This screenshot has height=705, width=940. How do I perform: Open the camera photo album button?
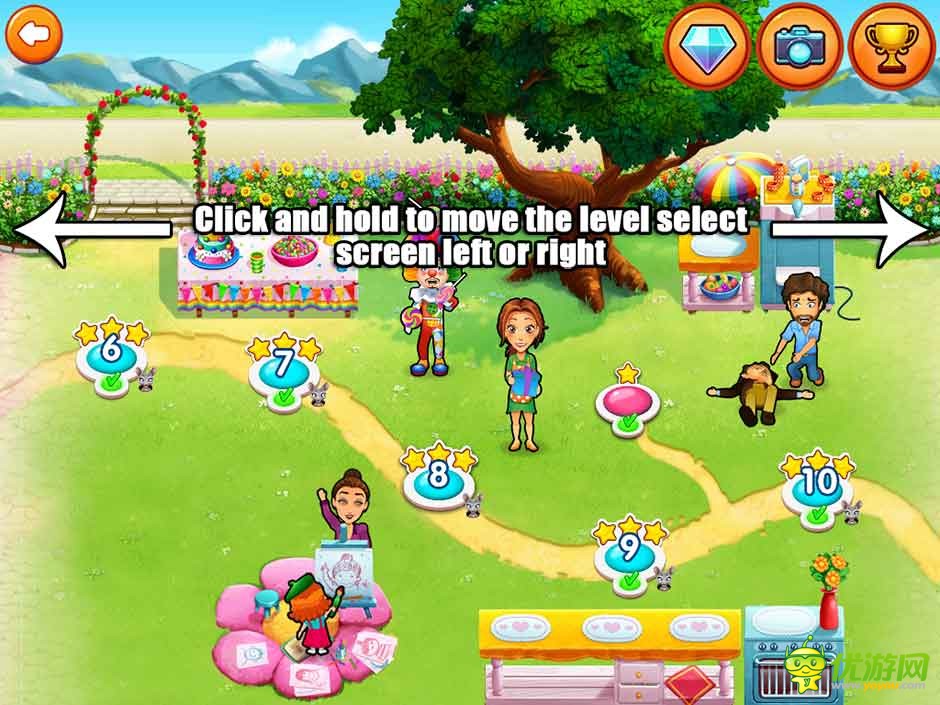(799, 47)
